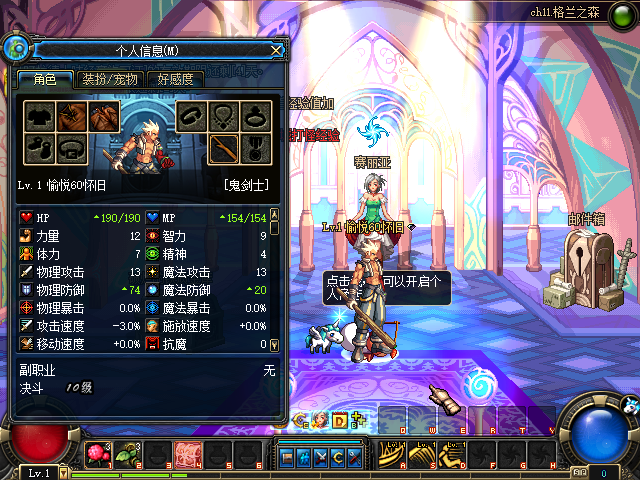
Task: Show the 好感度 tab
Action: pyautogui.click(x=175, y=79)
